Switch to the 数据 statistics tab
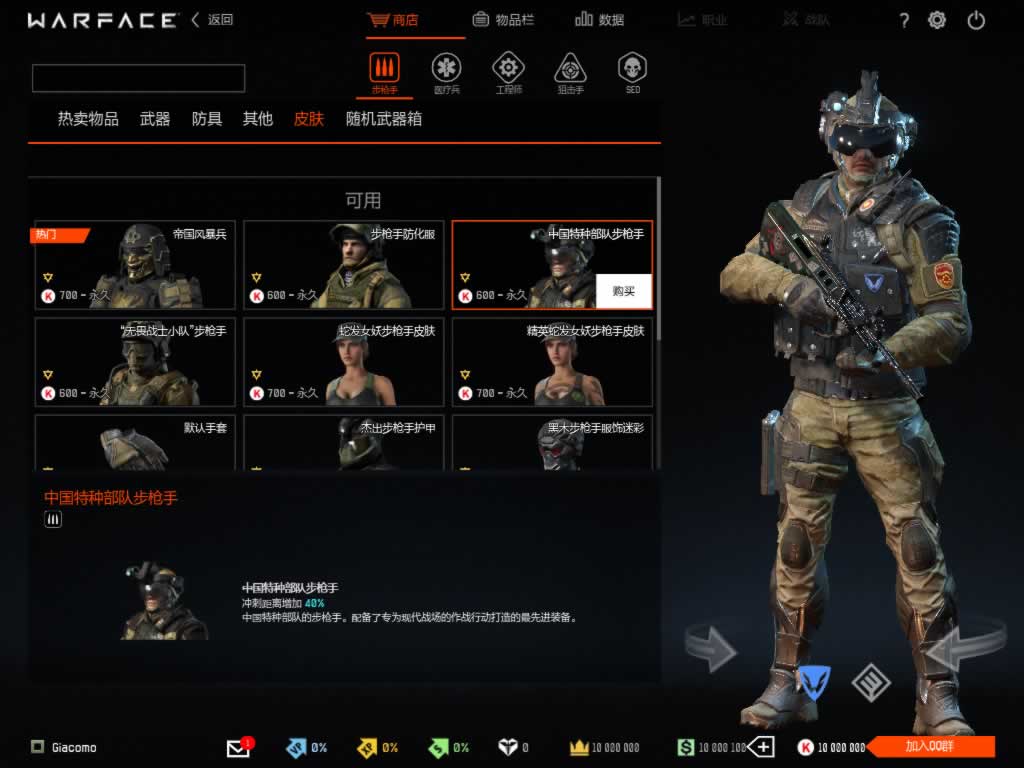This screenshot has height=768, width=1024. [600, 20]
